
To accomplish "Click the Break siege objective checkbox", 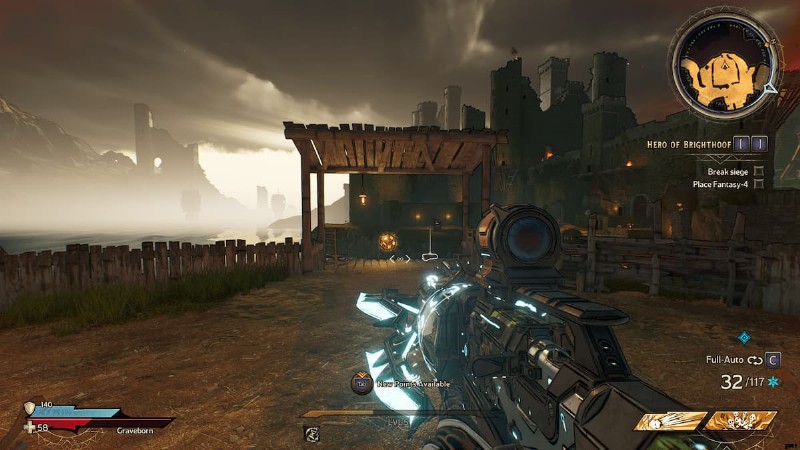I will click(x=759, y=171).
